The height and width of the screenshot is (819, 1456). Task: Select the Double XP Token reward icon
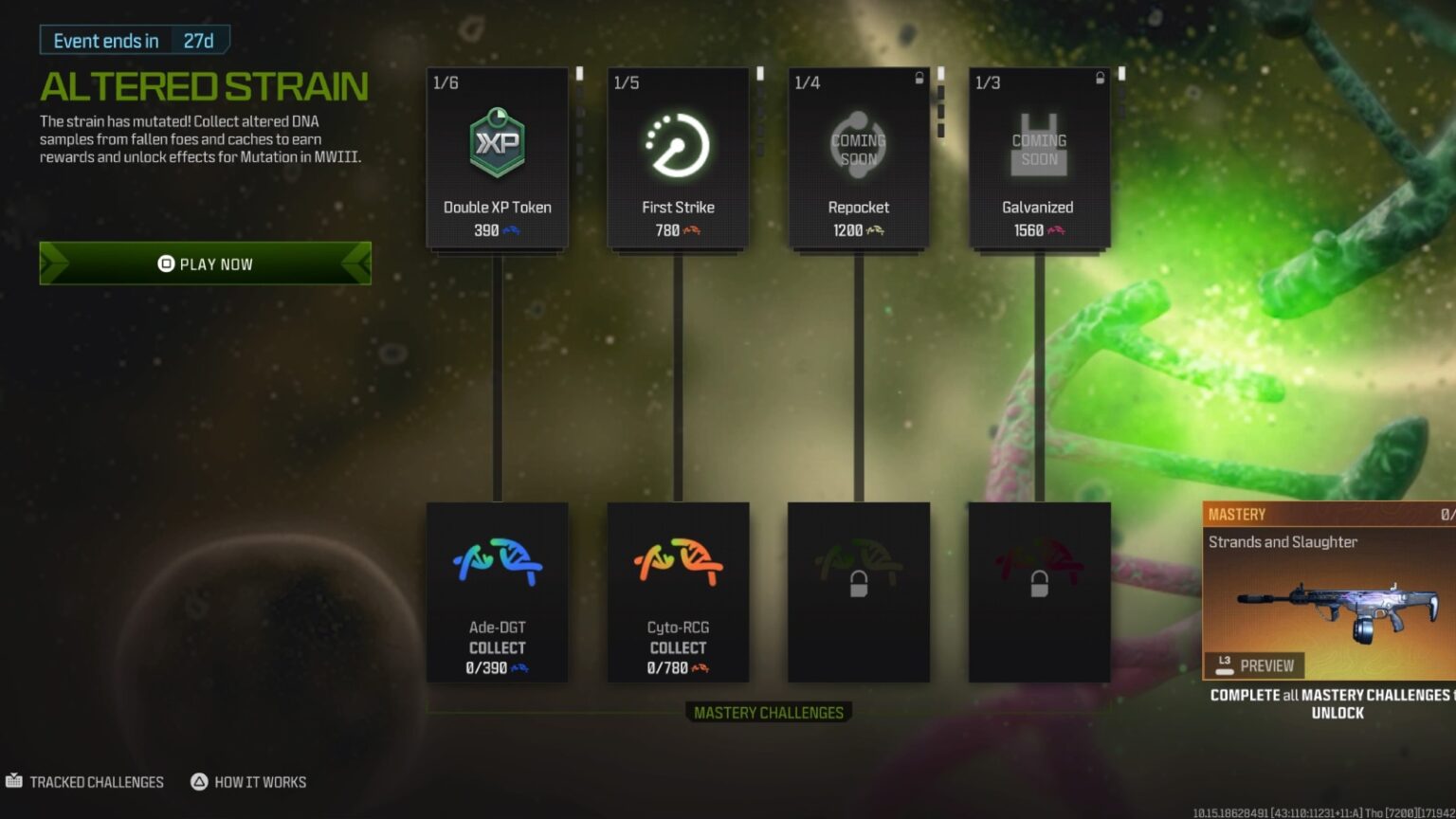tap(496, 142)
